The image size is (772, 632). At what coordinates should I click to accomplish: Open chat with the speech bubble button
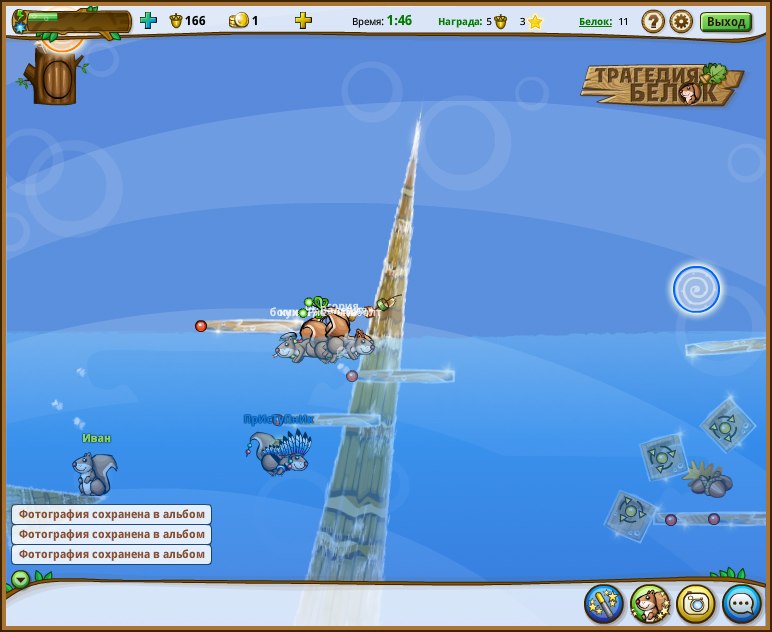(742, 603)
